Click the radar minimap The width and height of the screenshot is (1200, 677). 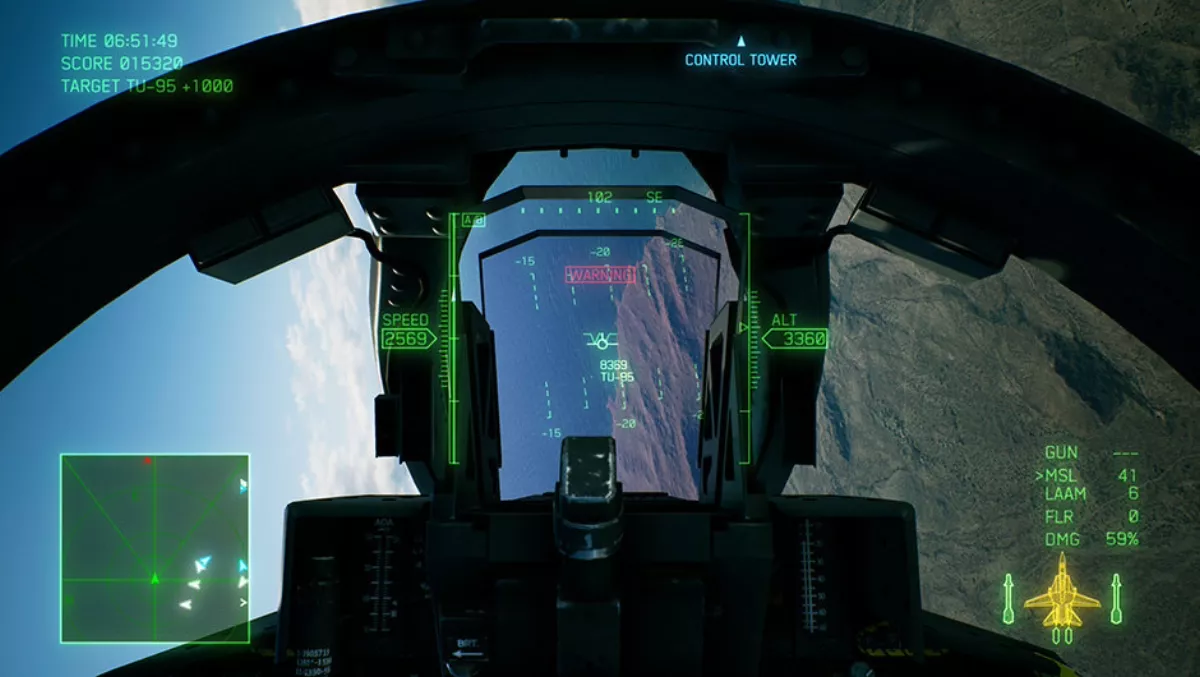click(x=155, y=548)
